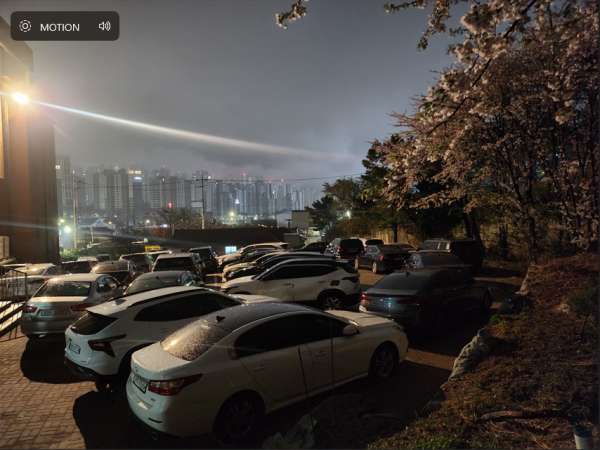Mute sound with the speaker icon
The image size is (600, 450).
pyautogui.click(x=104, y=27)
